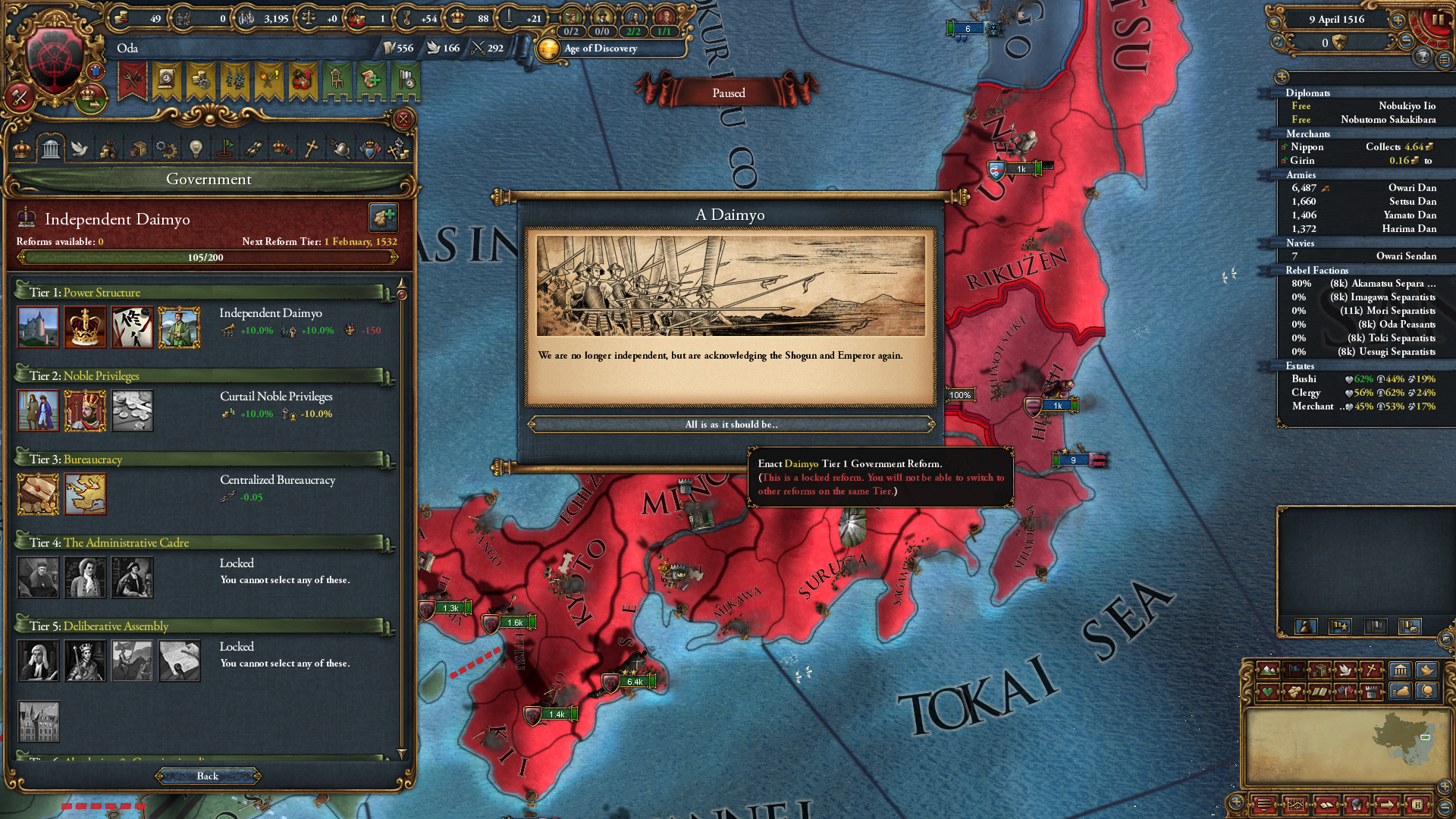Choose the event option 'All is as it should be..'
Viewport: 1456px width, 819px height.
pyautogui.click(x=733, y=424)
